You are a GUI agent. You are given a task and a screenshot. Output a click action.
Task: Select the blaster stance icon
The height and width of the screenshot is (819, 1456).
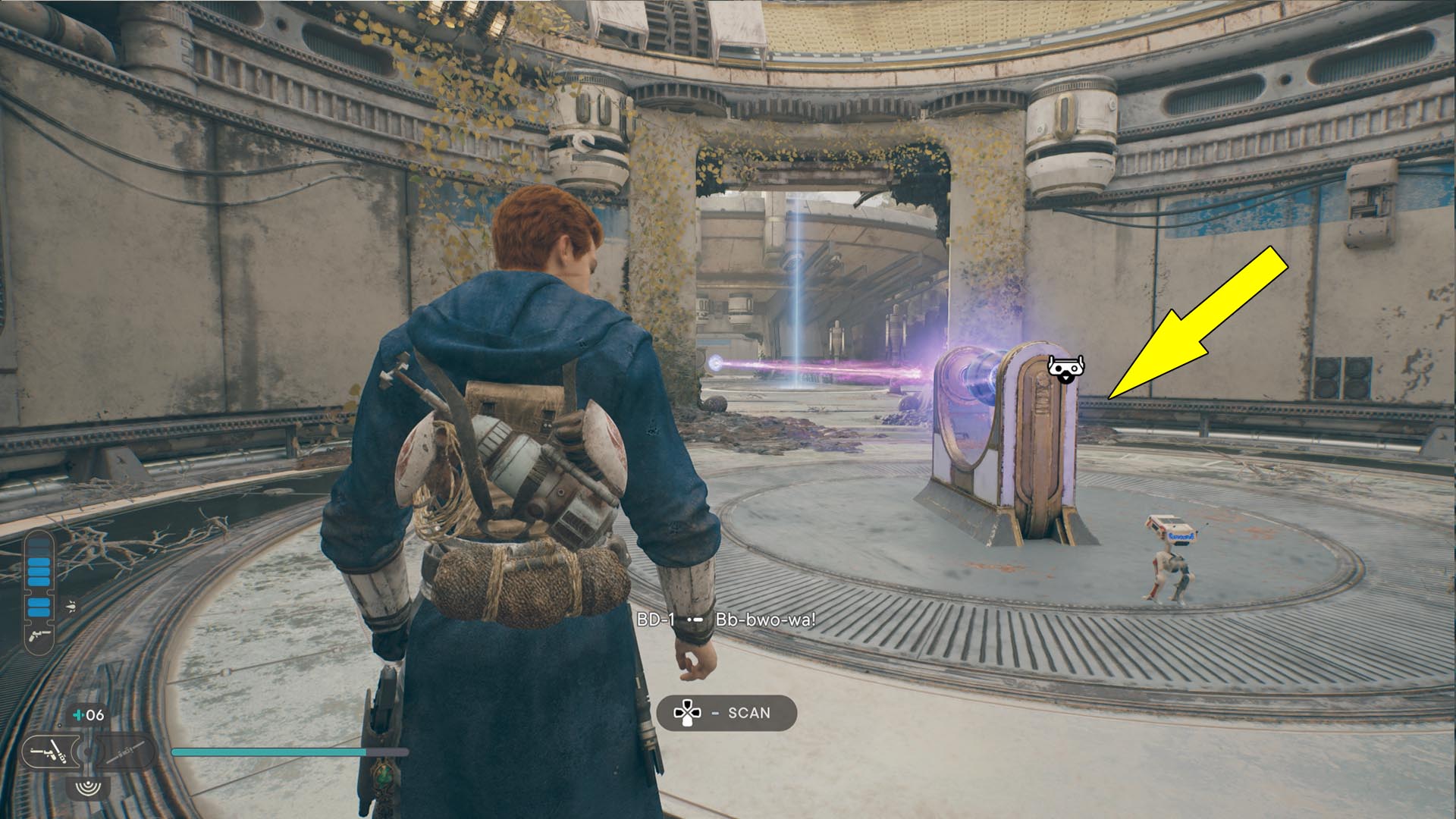tap(49, 752)
